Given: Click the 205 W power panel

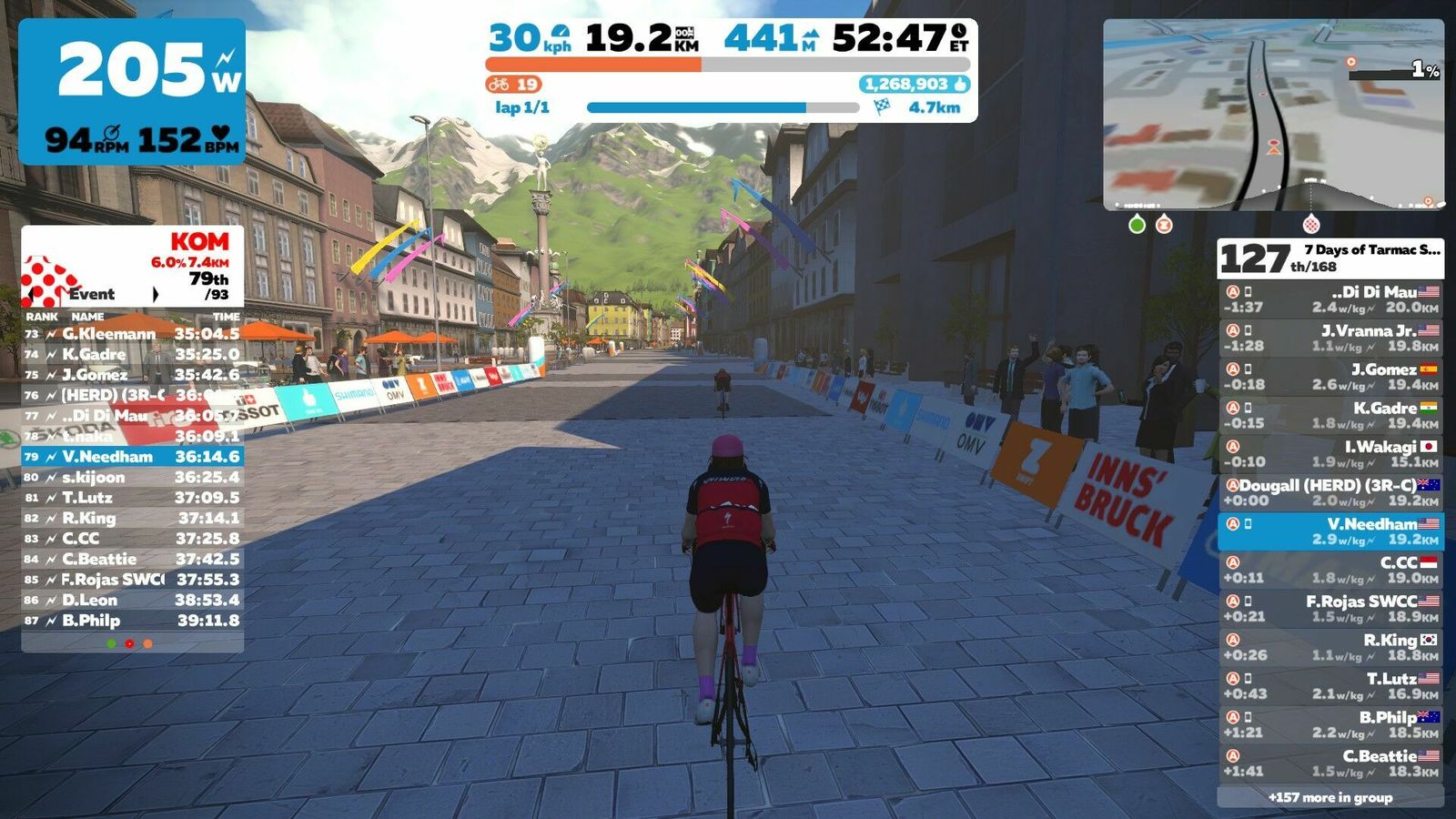Looking at the screenshot, I should click(x=132, y=91).
